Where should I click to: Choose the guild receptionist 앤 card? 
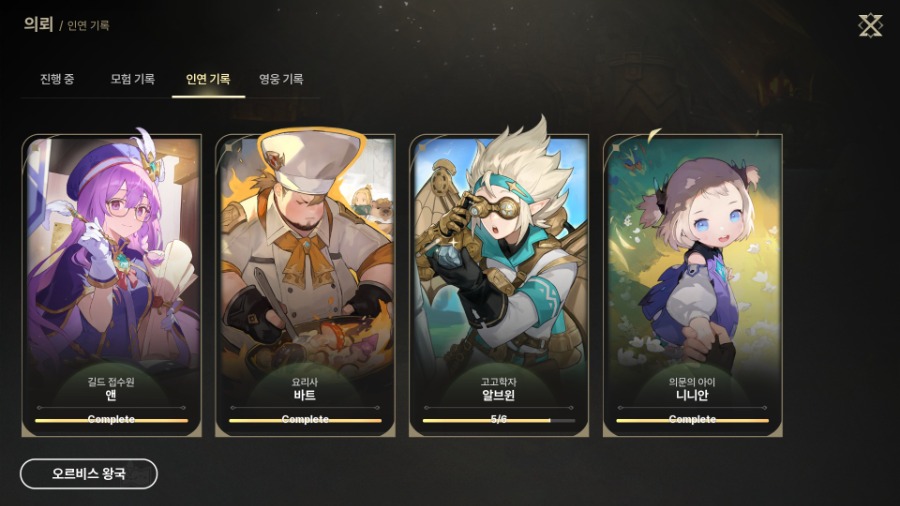pos(111,286)
